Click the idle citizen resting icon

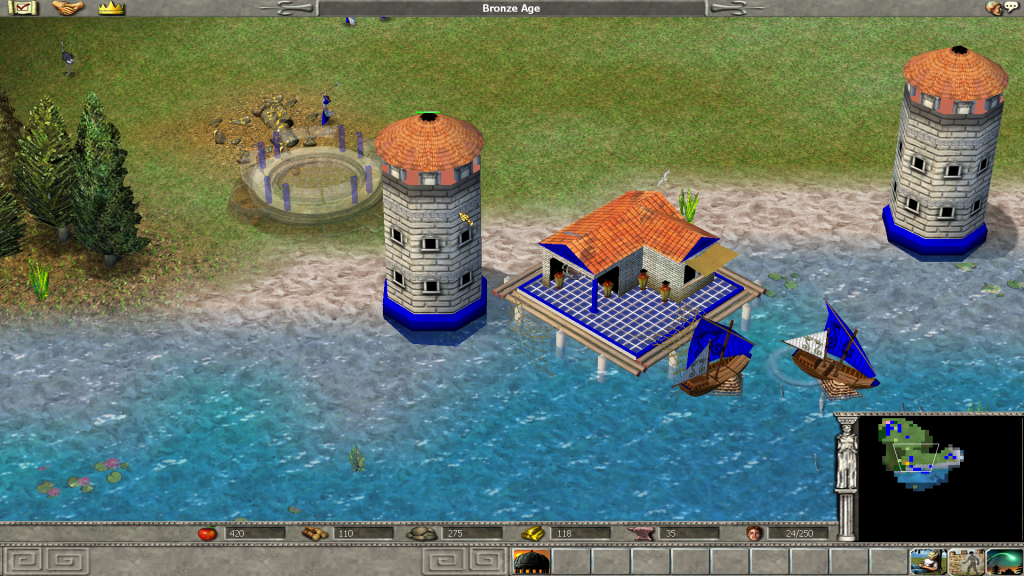(x=927, y=561)
